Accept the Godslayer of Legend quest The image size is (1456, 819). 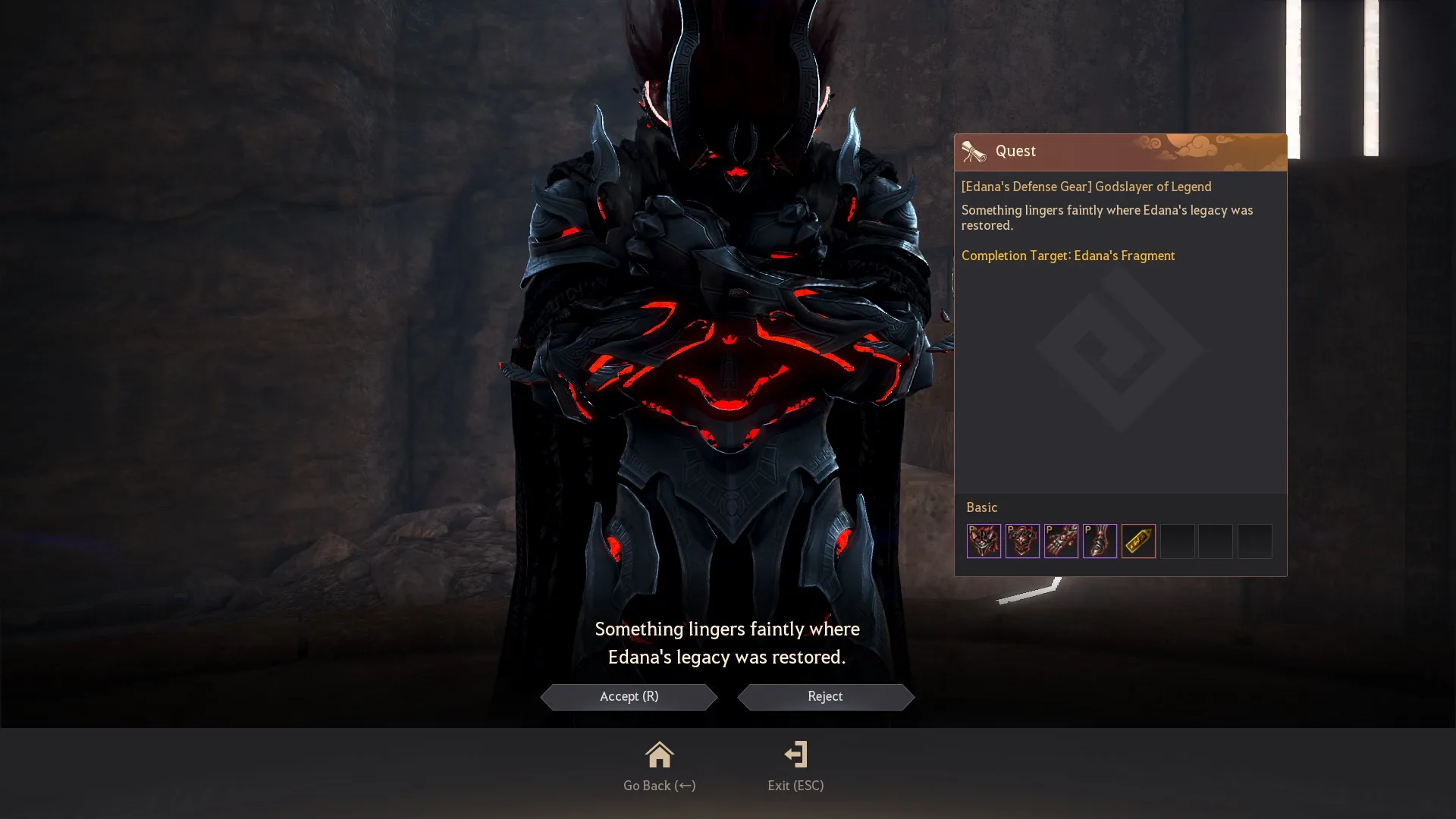point(629,696)
